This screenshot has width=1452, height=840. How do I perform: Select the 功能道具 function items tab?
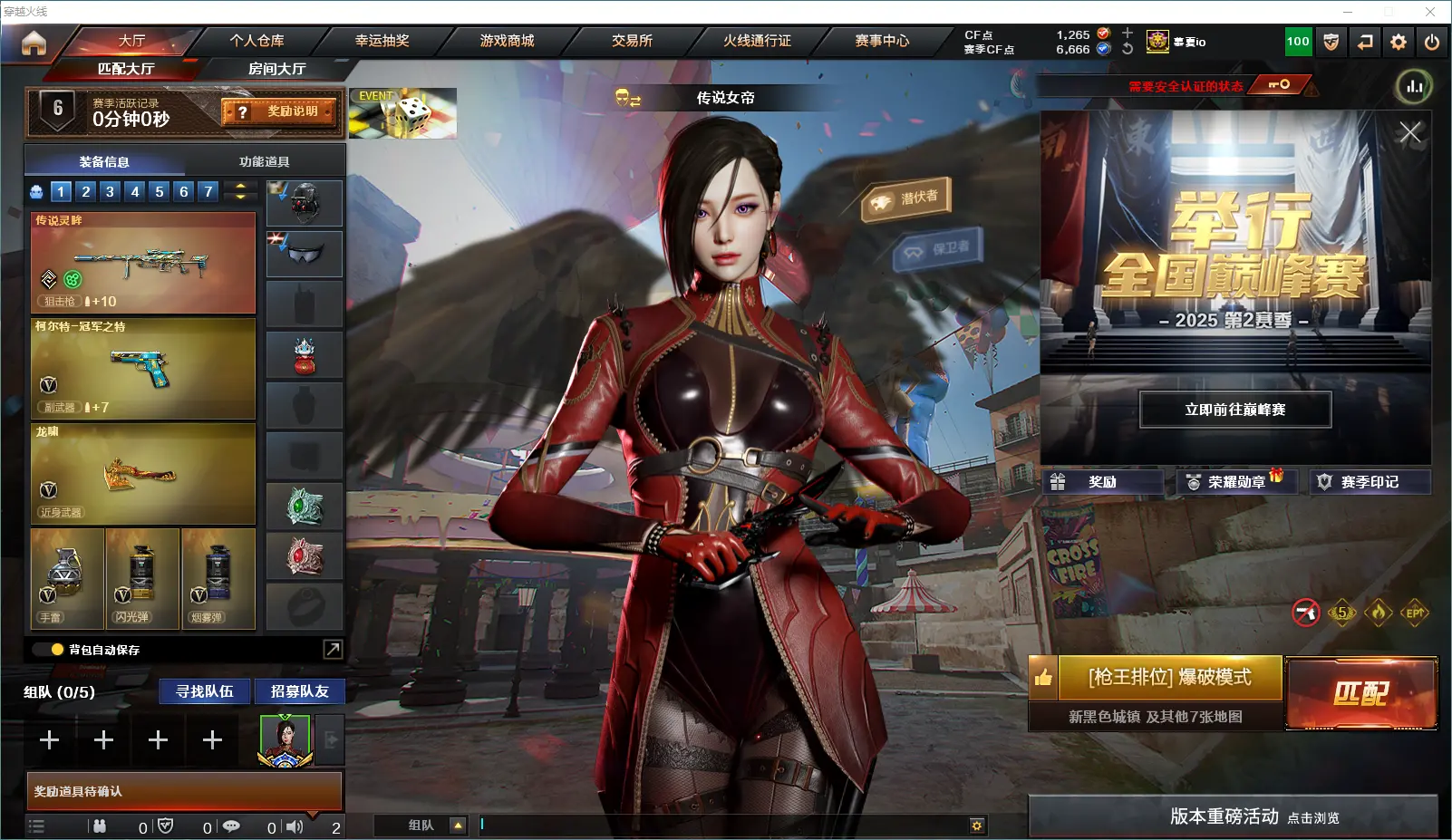pos(264,161)
